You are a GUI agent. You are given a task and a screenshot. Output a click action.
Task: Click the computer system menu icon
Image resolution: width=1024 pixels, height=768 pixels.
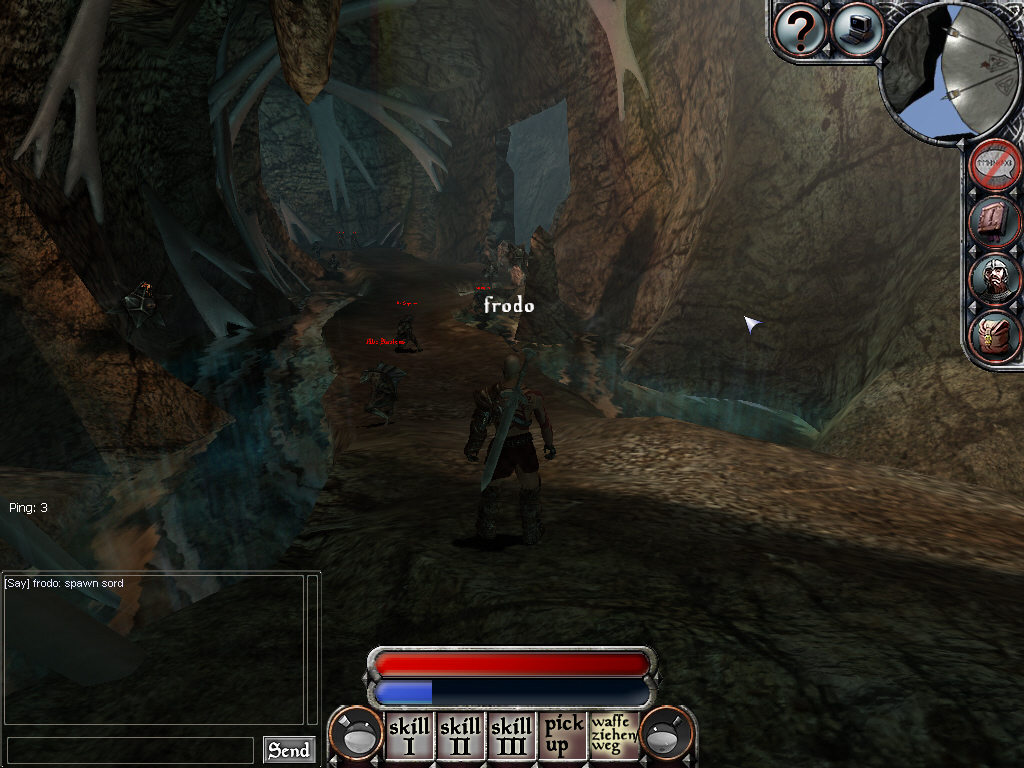point(855,30)
